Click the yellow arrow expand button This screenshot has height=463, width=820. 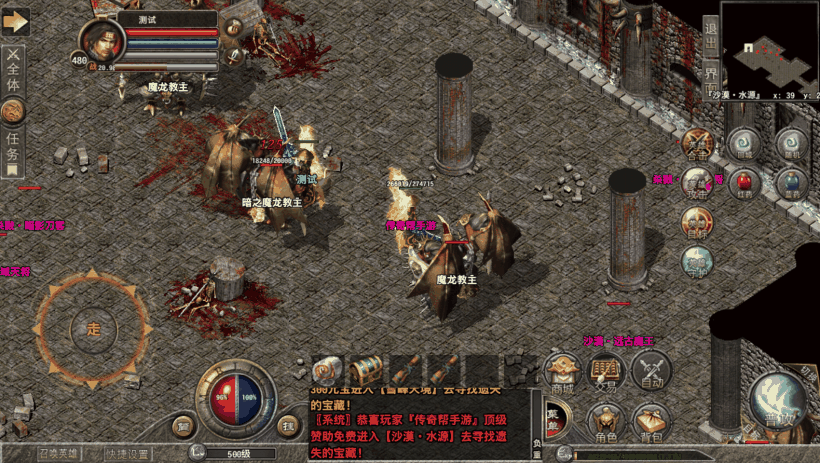[x=15, y=22]
